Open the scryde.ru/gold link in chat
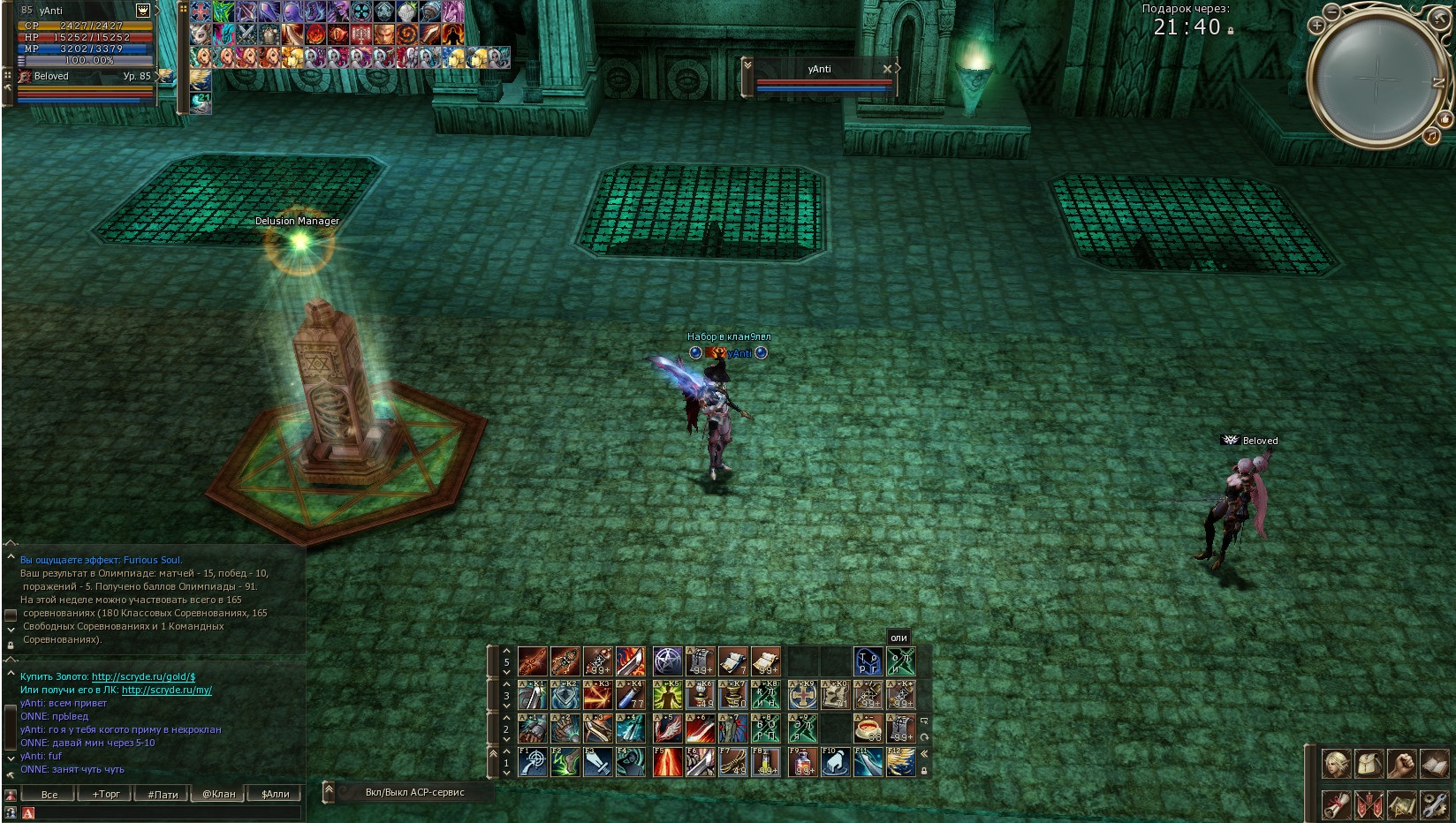Screen dimensions: 1456x823 point(143,676)
